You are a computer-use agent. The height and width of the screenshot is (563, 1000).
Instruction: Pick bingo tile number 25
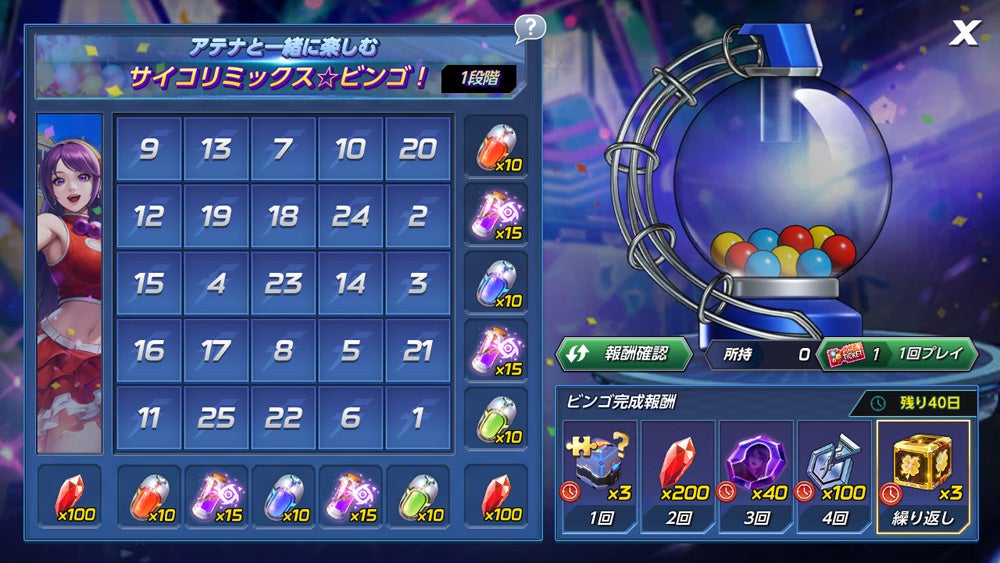pyautogui.click(x=216, y=417)
